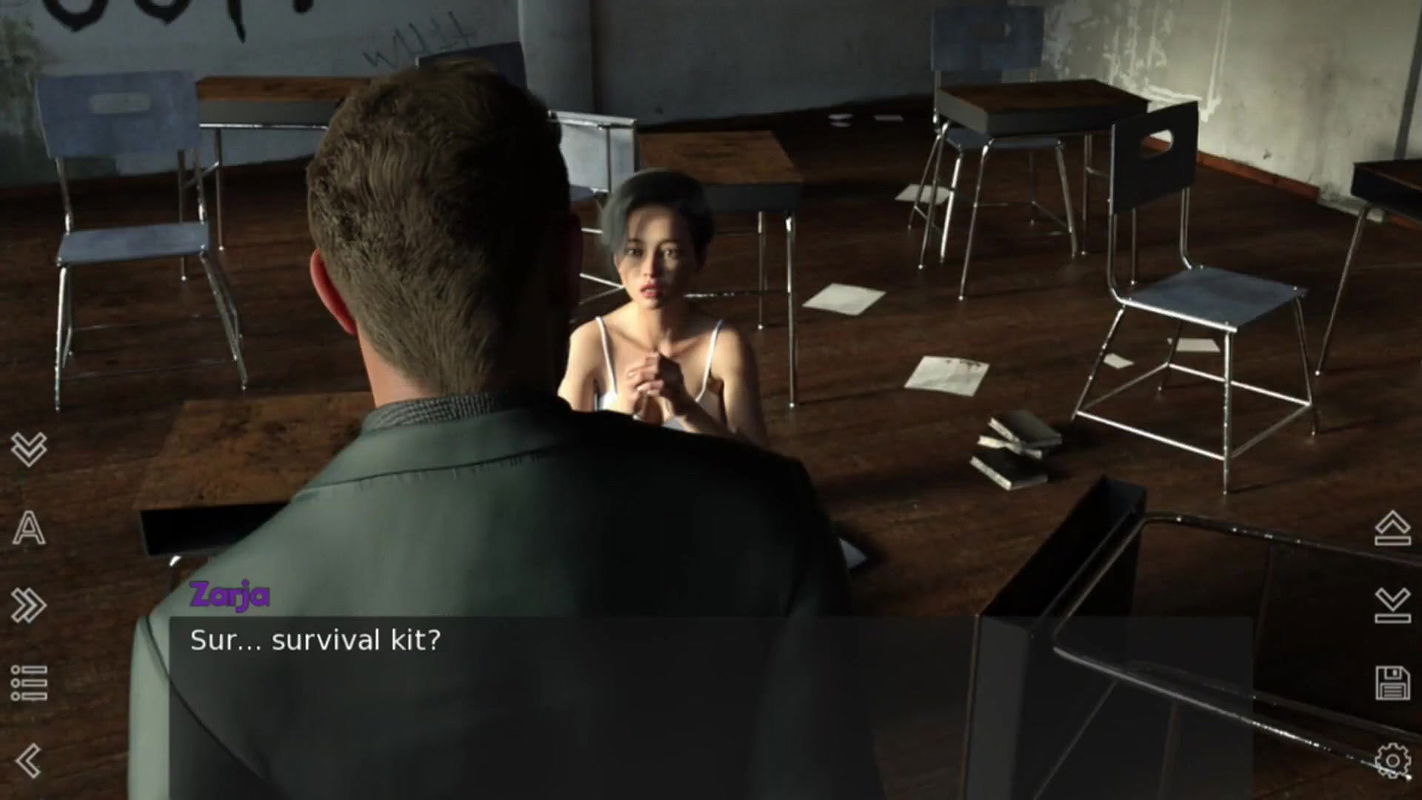Go back to previous line with the left chevron
This screenshot has width=1422, height=800.
[x=30, y=758]
